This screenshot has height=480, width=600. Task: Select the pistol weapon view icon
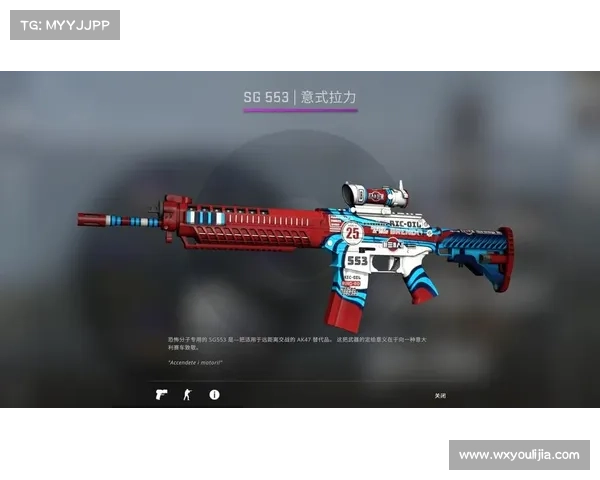point(161,395)
